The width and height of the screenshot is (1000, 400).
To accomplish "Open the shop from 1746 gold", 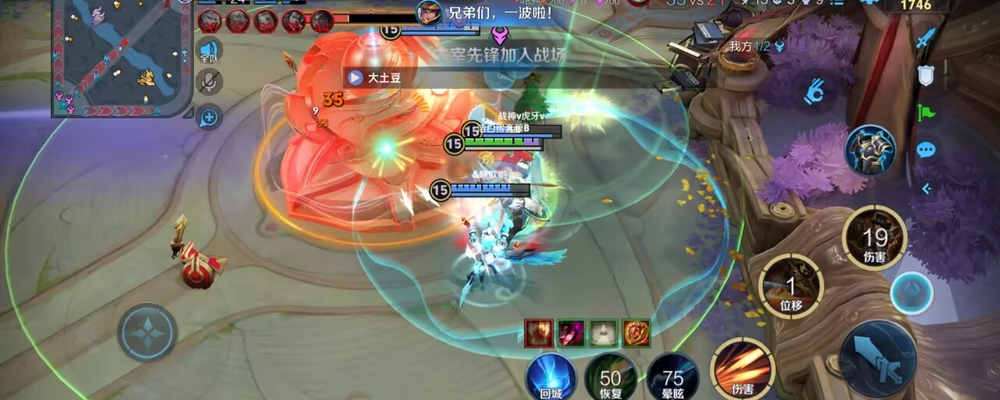I will point(915,6).
